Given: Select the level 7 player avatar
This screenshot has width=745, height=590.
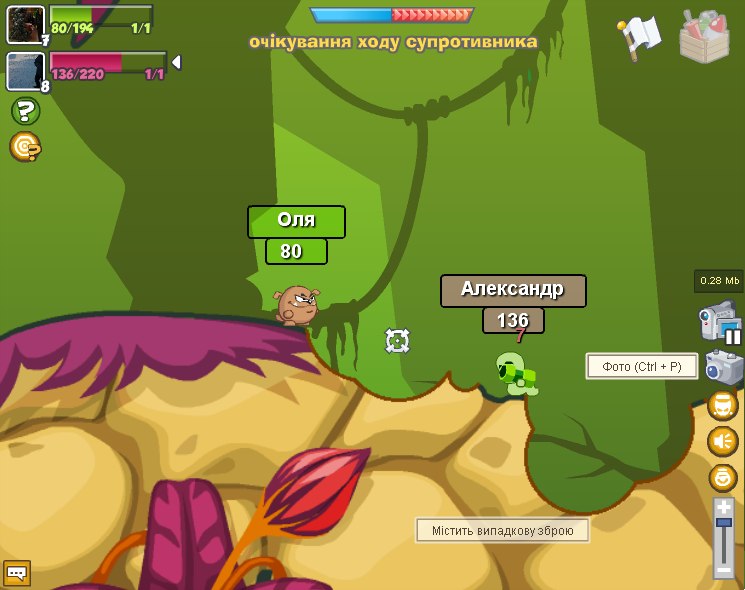Looking at the screenshot, I should [x=25, y=24].
